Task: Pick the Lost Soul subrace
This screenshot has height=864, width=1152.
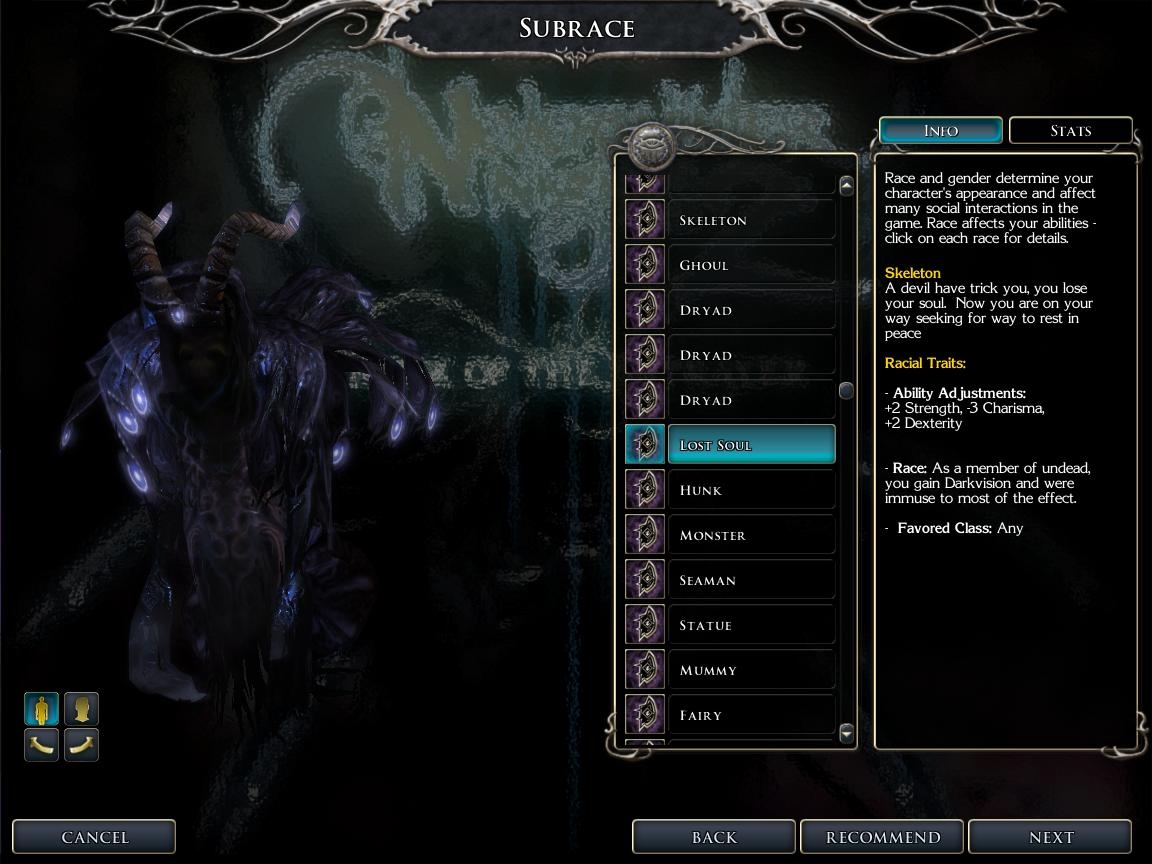Action: [750, 445]
